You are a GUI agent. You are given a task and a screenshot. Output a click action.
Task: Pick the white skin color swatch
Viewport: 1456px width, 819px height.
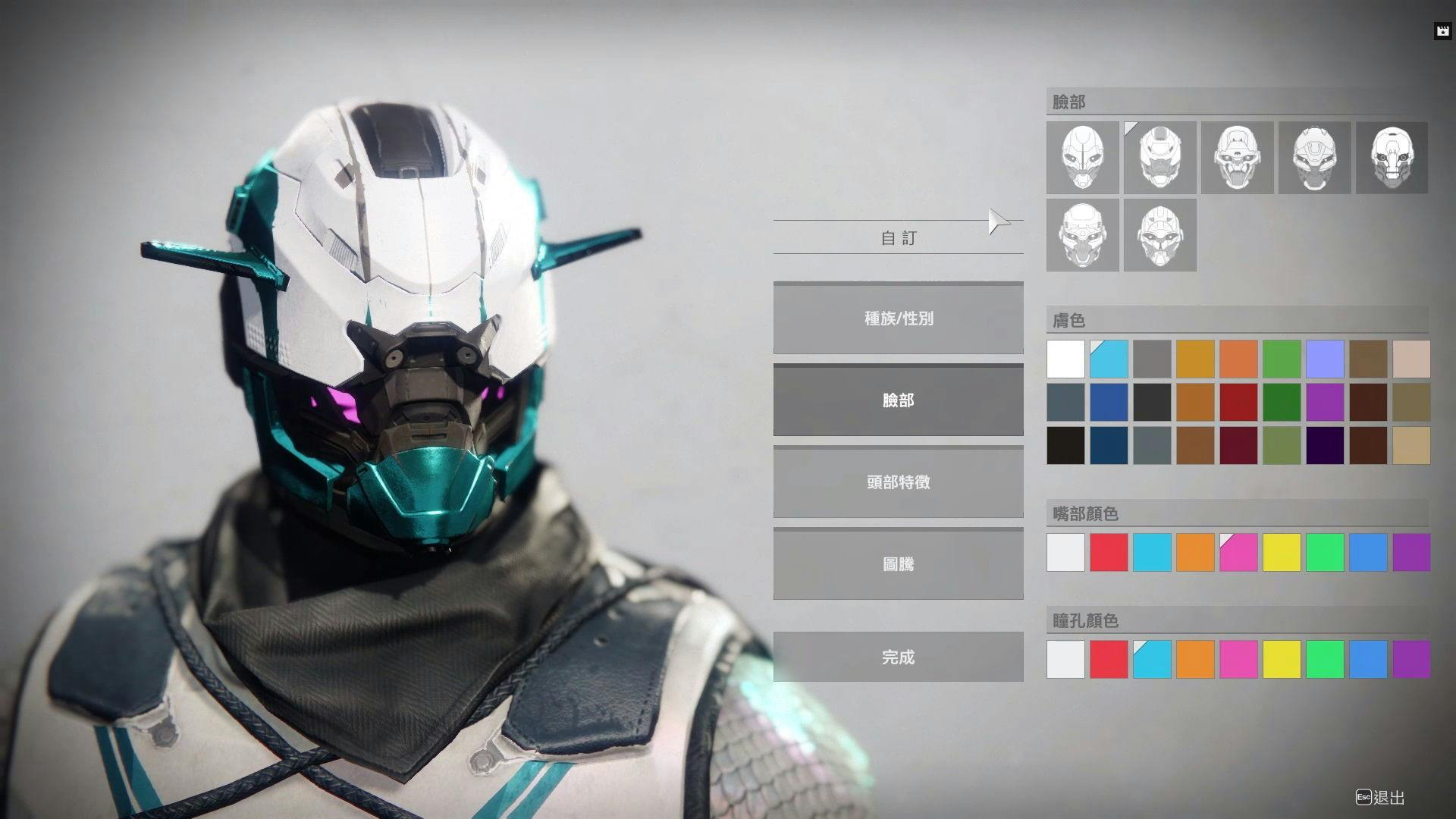click(1065, 359)
